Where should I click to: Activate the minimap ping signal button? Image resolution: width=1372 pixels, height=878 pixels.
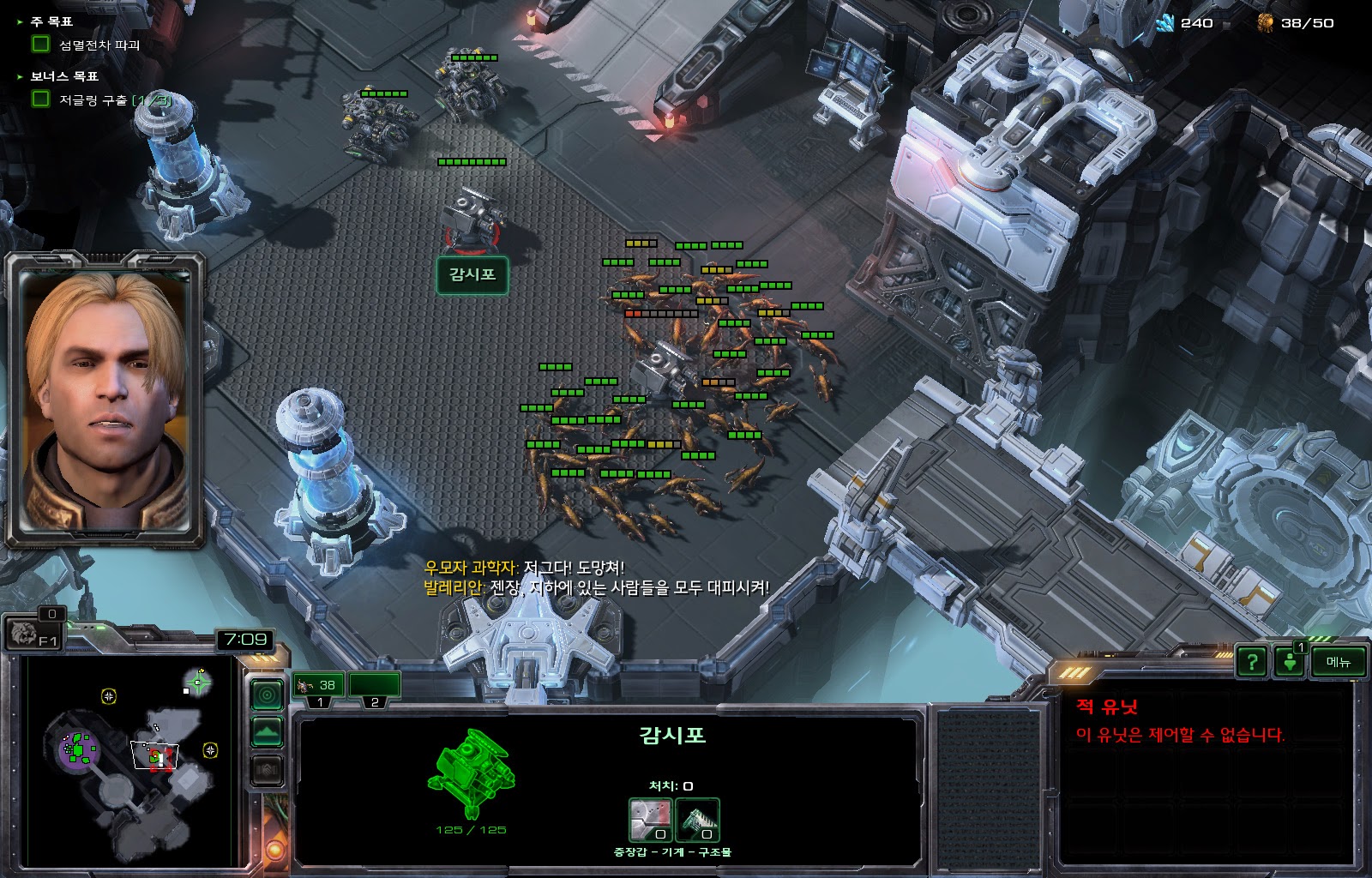click(267, 694)
